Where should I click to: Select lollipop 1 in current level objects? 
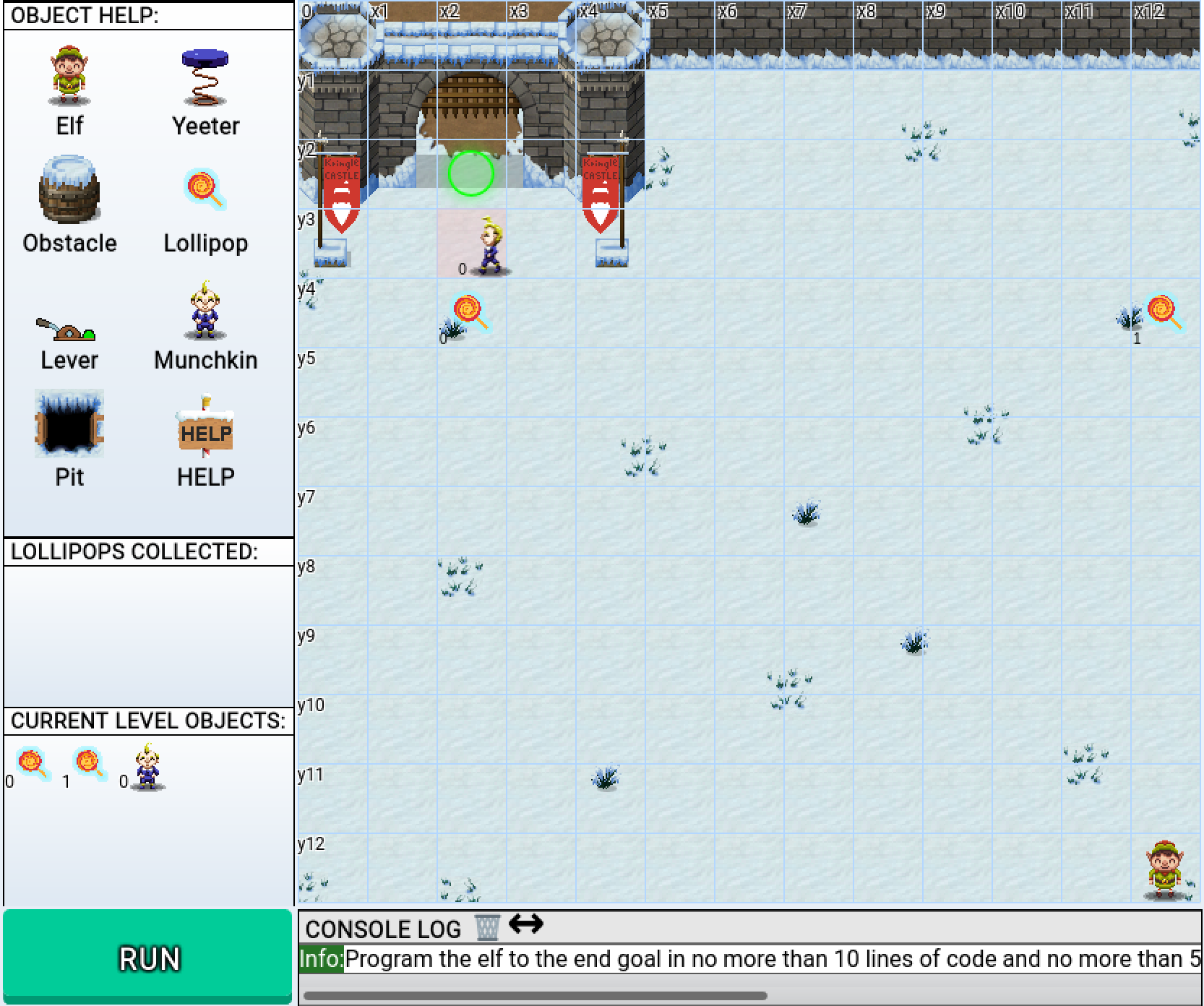90,765
